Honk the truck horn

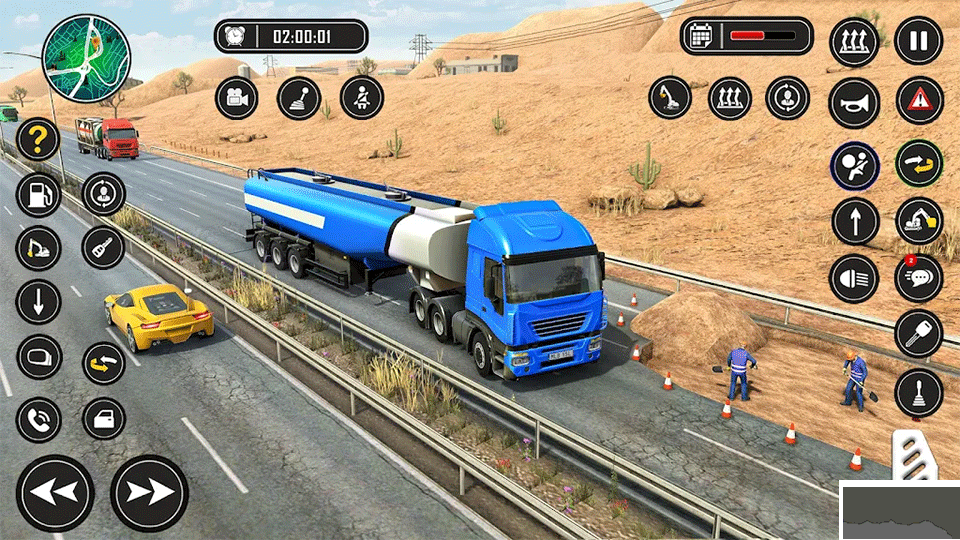coord(854,102)
